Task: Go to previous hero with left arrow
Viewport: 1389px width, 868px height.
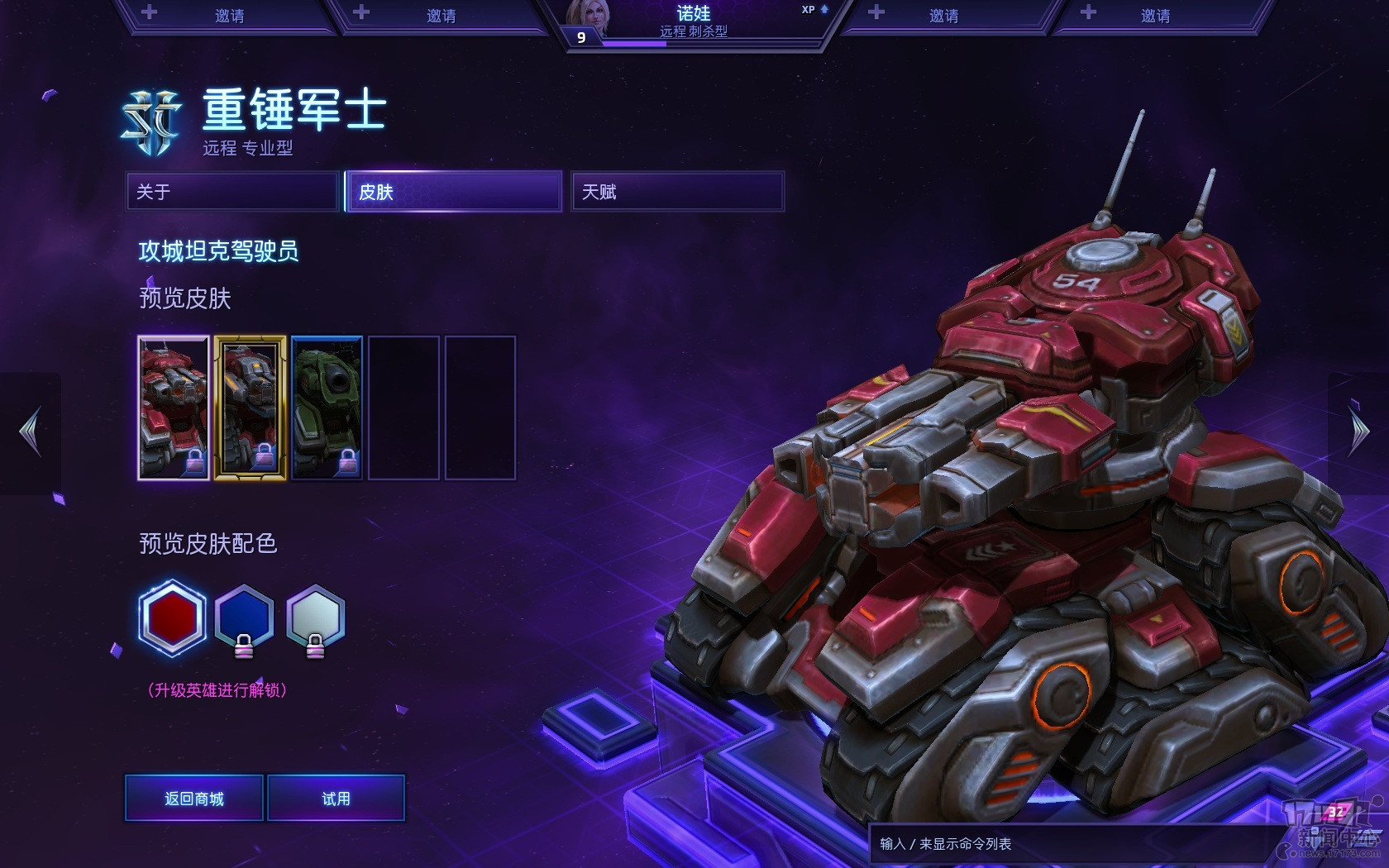Action: click(x=31, y=432)
